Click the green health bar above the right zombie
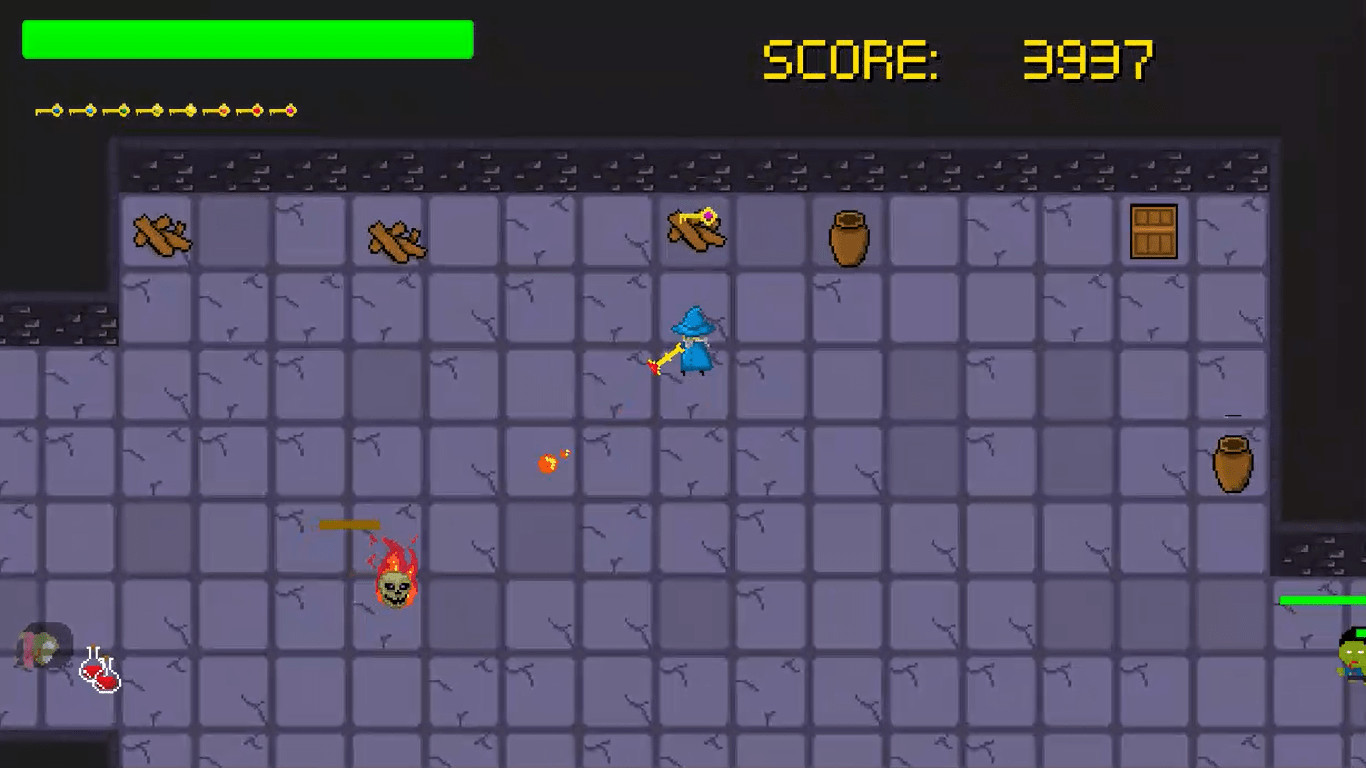Image resolution: width=1366 pixels, height=768 pixels. pyautogui.click(x=1320, y=601)
